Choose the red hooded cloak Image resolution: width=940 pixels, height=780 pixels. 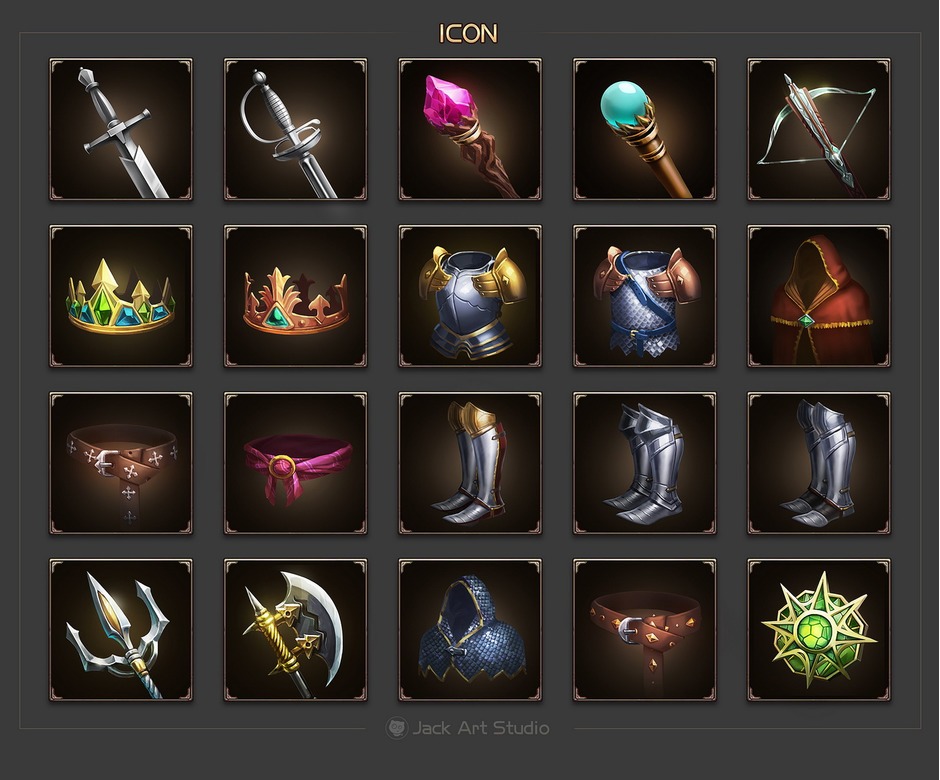click(819, 296)
